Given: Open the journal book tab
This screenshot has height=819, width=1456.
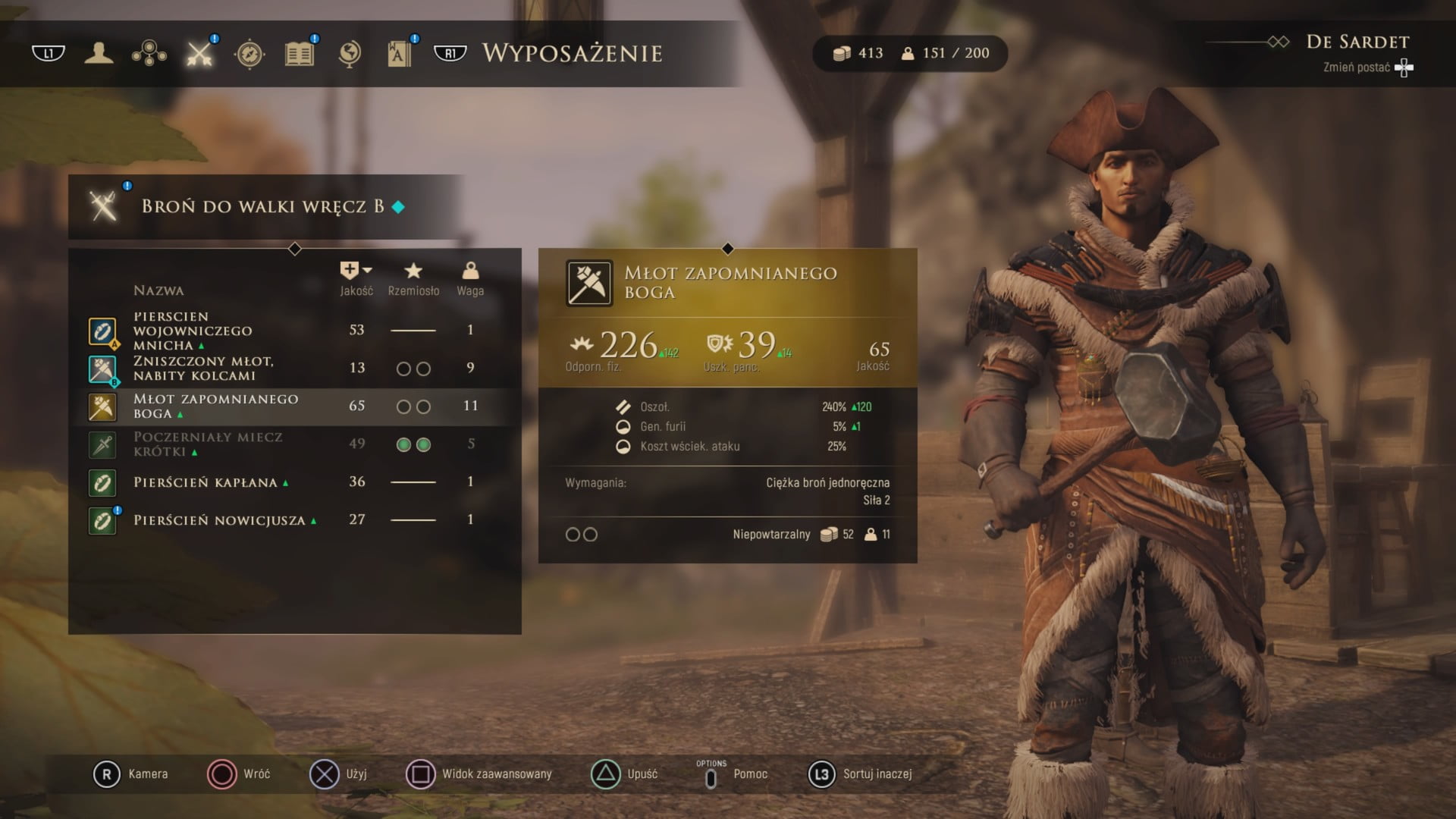Looking at the screenshot, I should (300, 53).
